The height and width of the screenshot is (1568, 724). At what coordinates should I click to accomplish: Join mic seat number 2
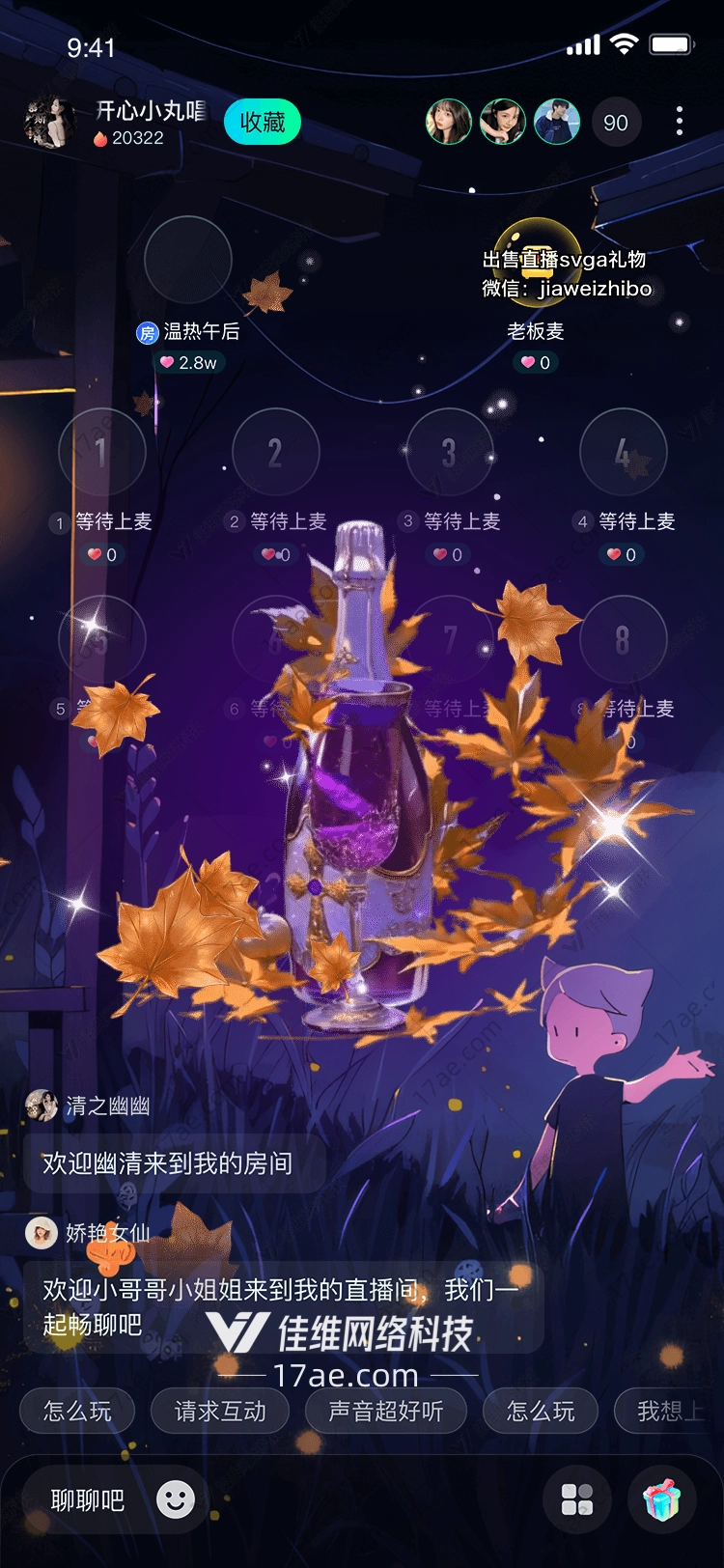point(275,452)
